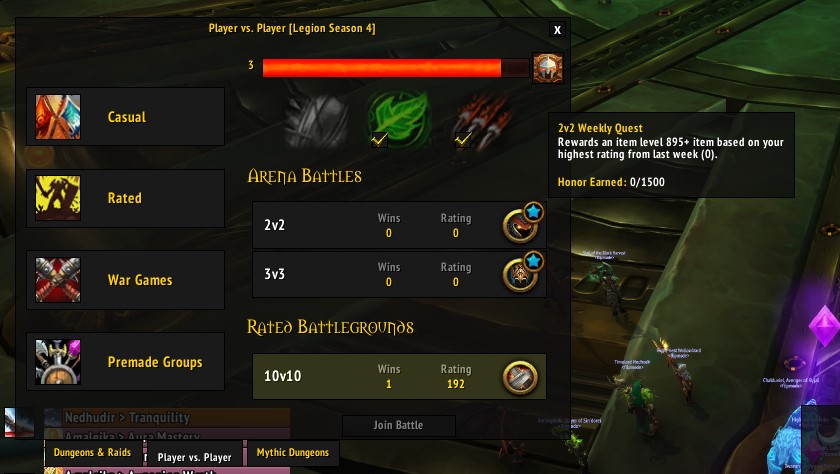Click the Join Battle button
This screenshot has height=474, width=840.
pos(398,425)
